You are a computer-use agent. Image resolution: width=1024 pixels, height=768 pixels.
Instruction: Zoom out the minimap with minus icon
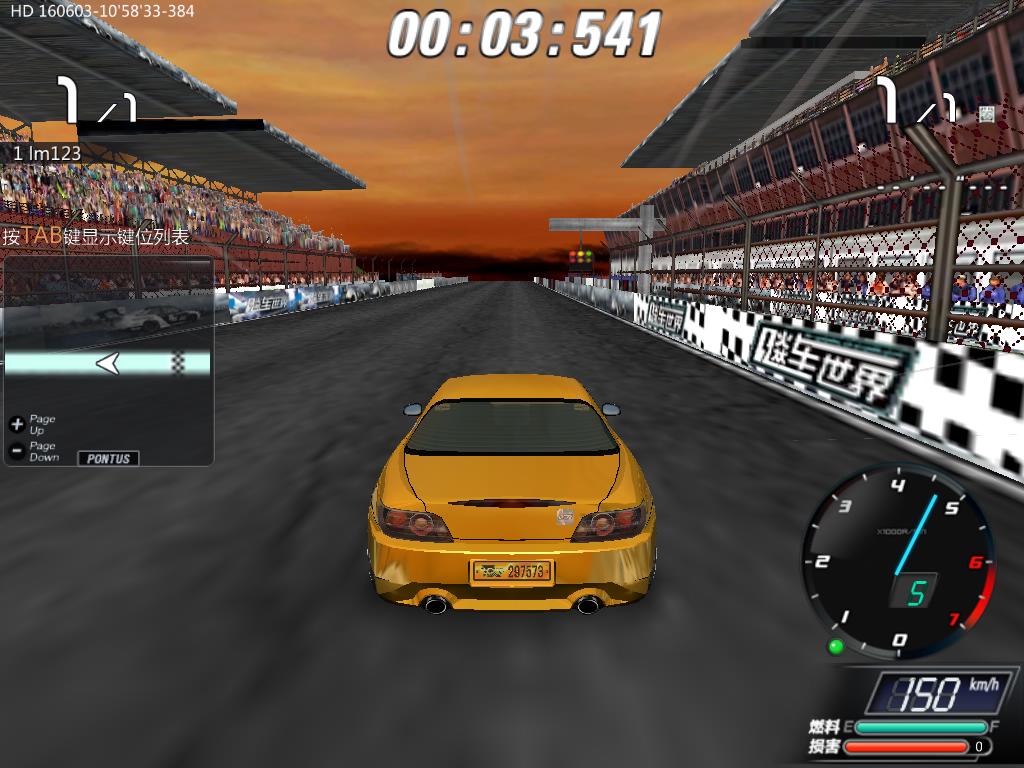[16, 451]
